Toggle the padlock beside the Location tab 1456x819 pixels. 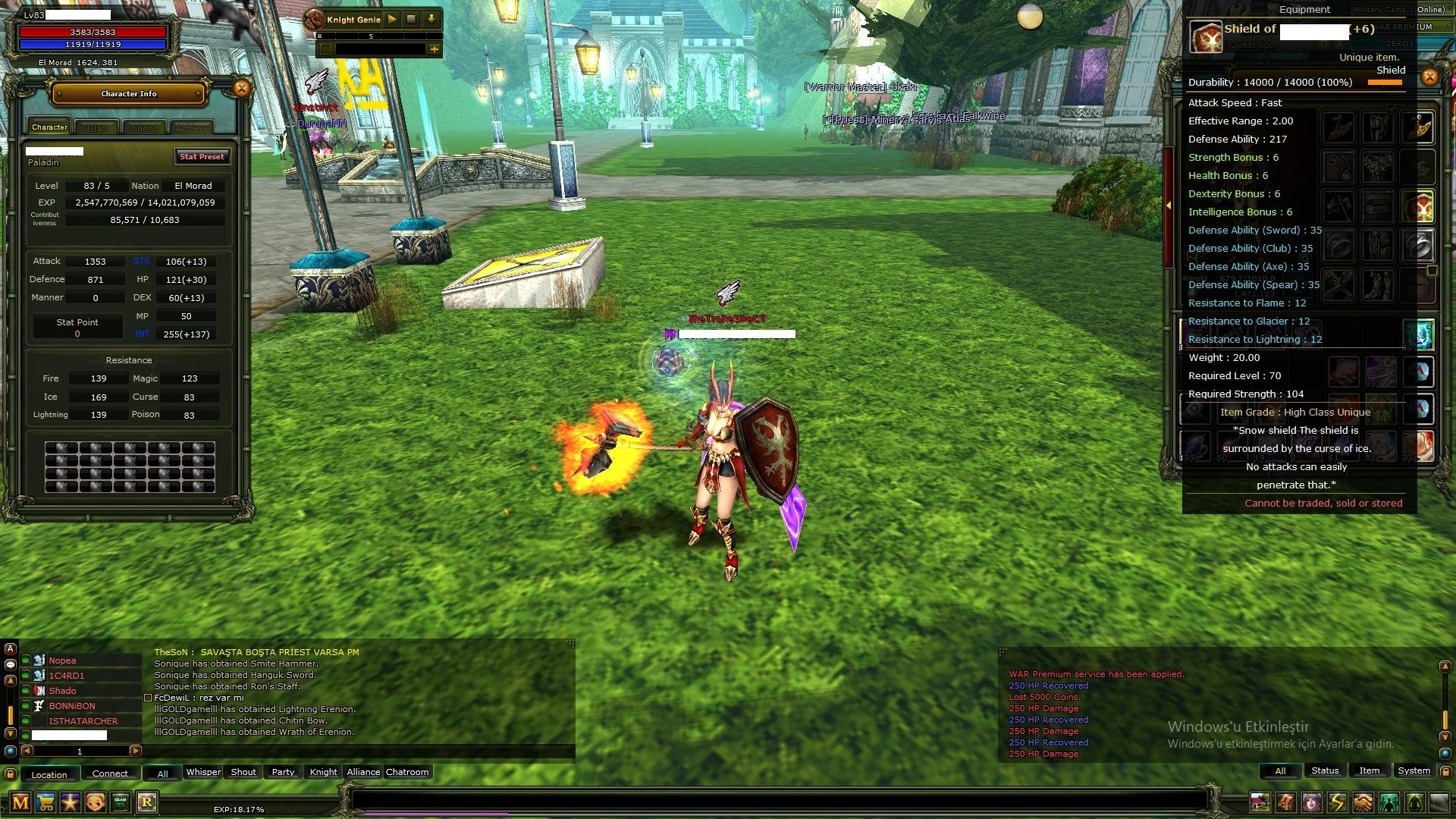[x=11, y=773]
